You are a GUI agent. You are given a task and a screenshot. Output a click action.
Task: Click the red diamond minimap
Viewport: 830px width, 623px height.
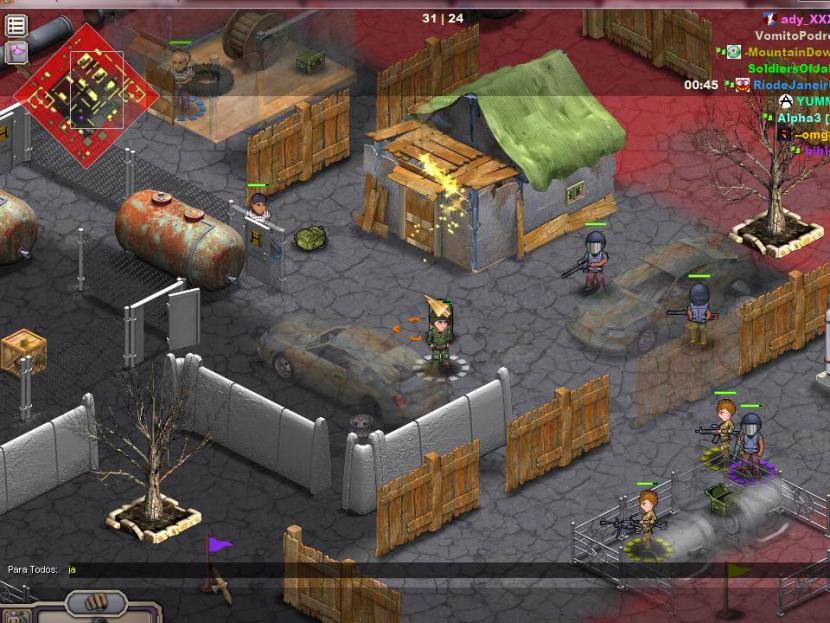pos(86,93)
